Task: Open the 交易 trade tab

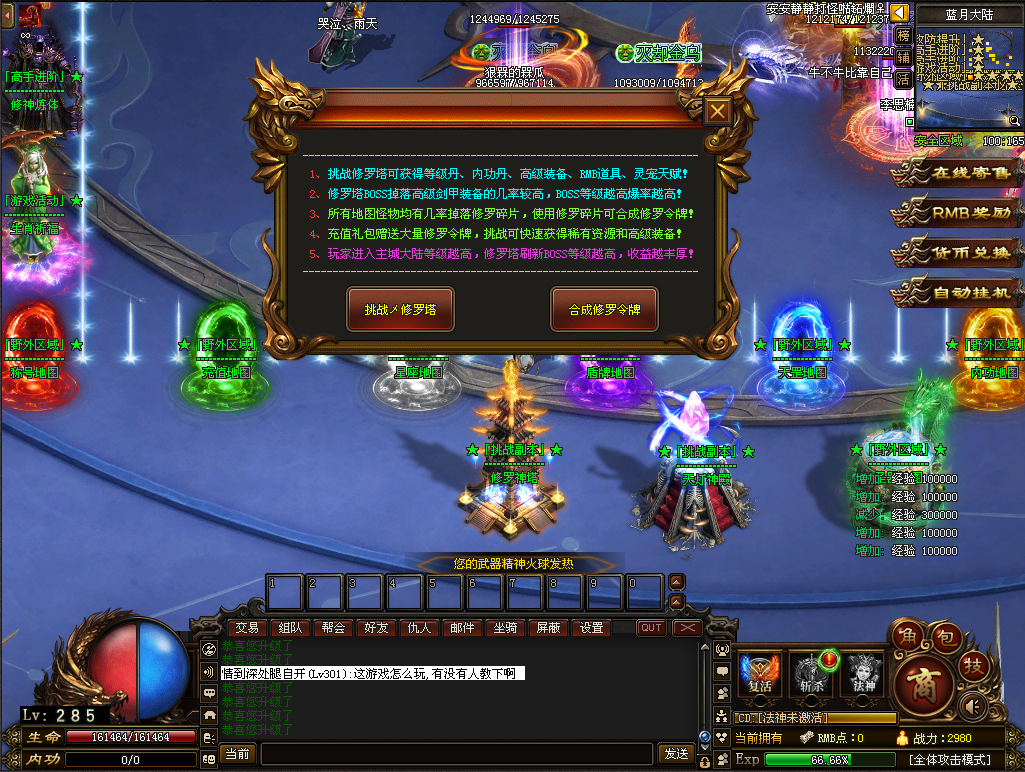Action: coord(247,628)
